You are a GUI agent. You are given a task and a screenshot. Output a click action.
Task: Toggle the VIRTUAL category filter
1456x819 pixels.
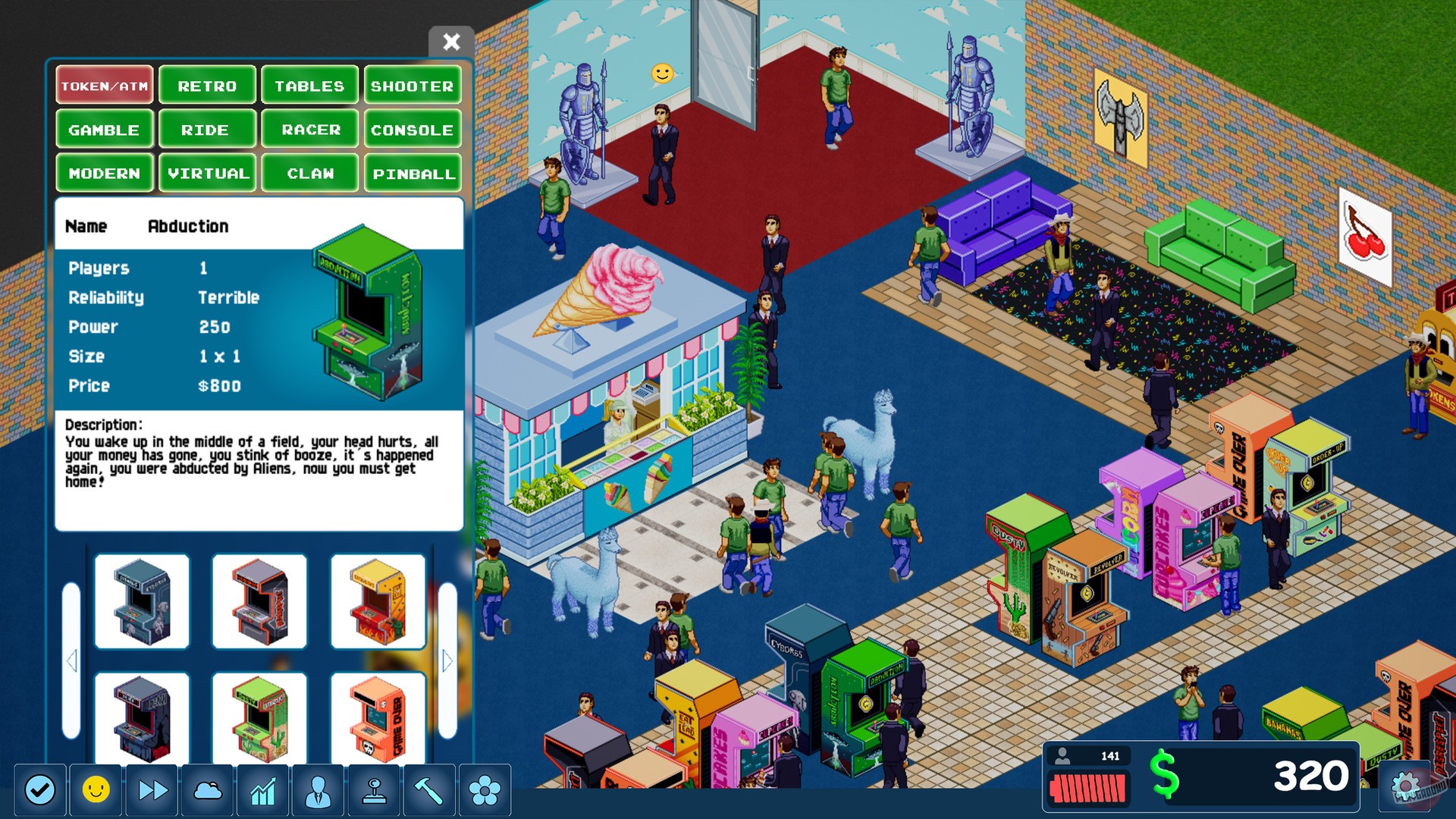207,173
